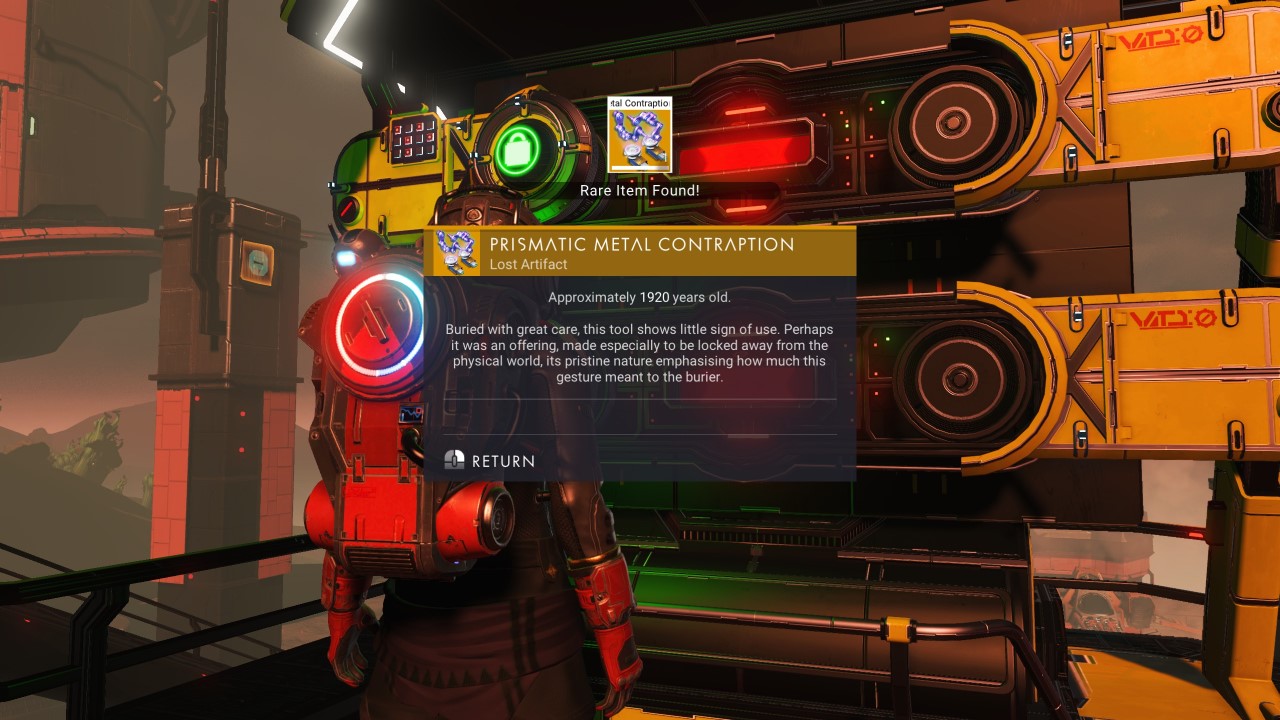Select the PRISMATIC METAL CONTRAPTION title bar

tap(640, 244)
